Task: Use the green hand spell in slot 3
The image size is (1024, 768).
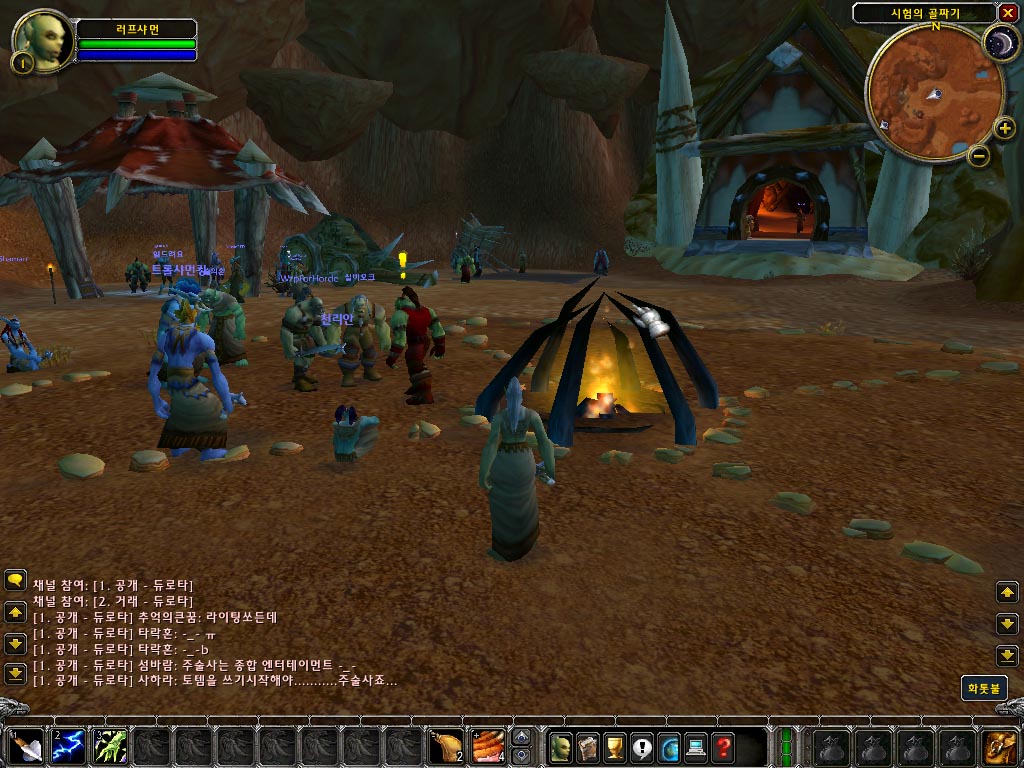Action: (x=111, y=746)
